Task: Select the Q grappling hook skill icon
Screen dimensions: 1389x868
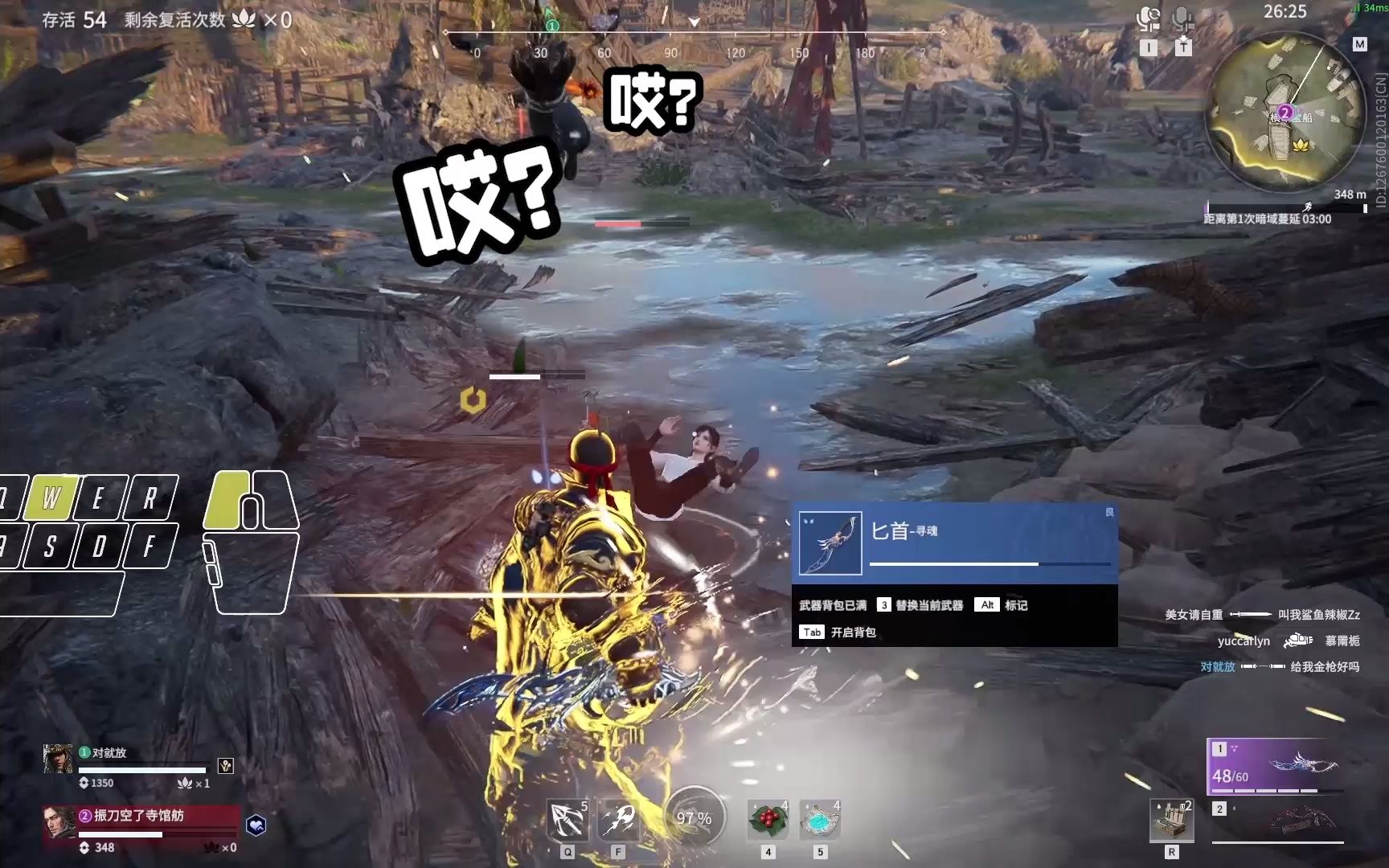Action: point(568,818)
